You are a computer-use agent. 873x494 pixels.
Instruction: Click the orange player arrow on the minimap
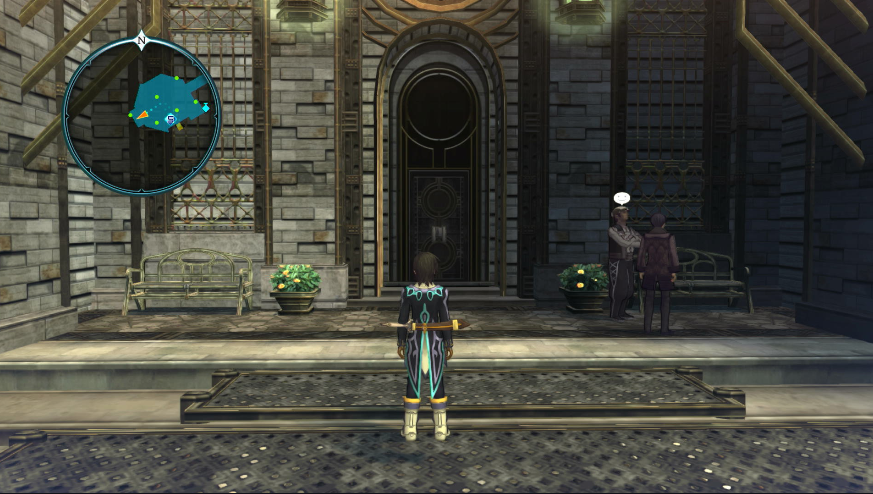click(x=143, y=116)
